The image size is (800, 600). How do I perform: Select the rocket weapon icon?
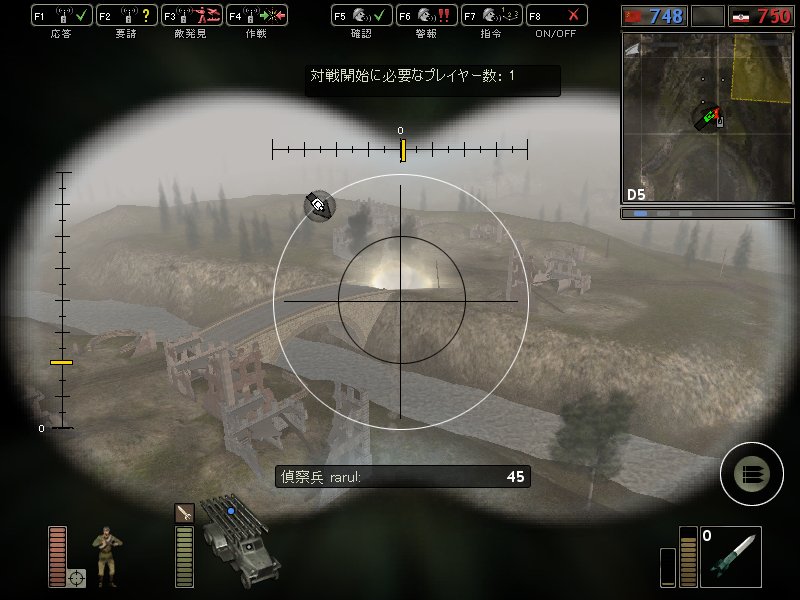(730, 556)
